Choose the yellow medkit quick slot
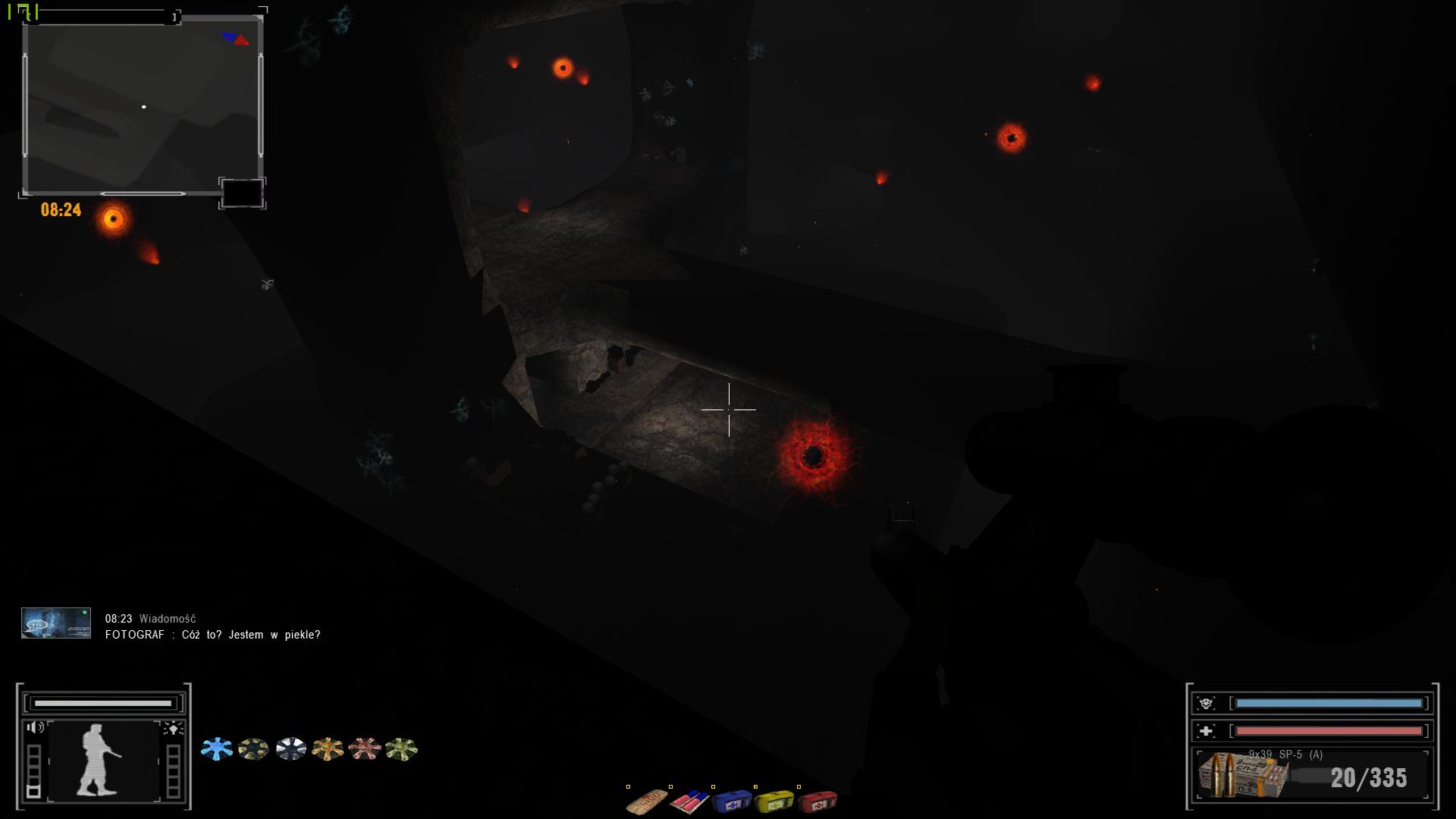The width and height of the screenshot is (1456, 819). 774,801
